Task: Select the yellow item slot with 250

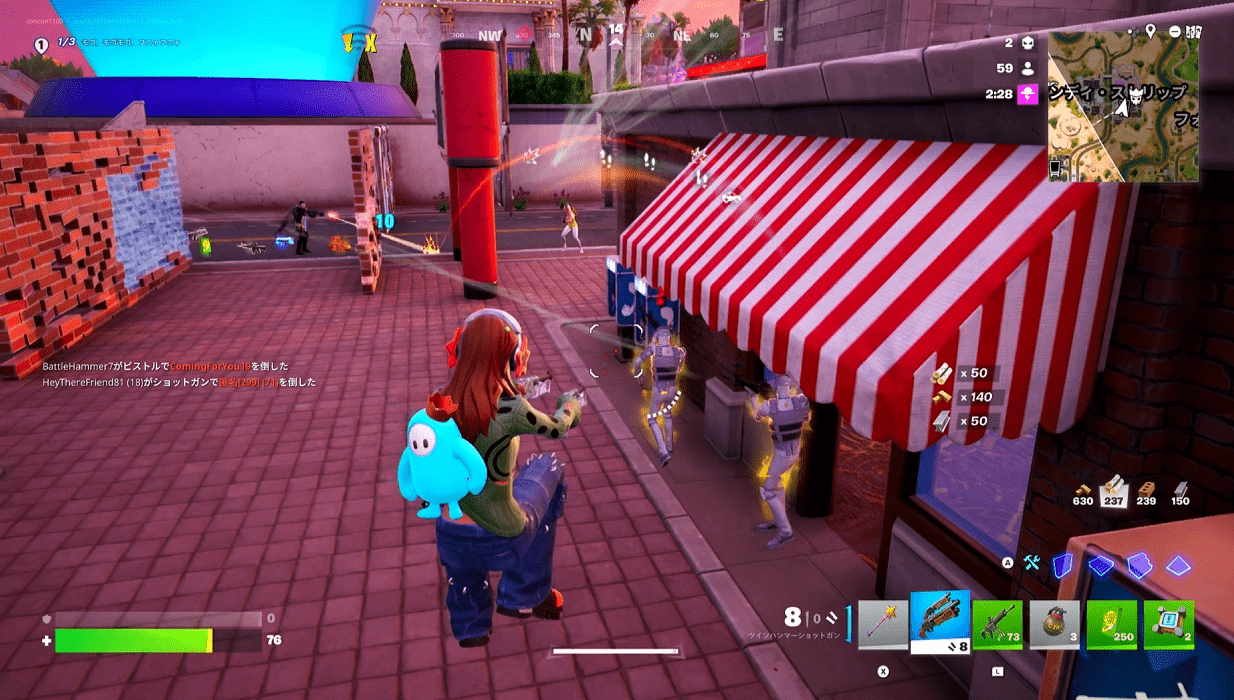Action: [x=1111, y=625]
